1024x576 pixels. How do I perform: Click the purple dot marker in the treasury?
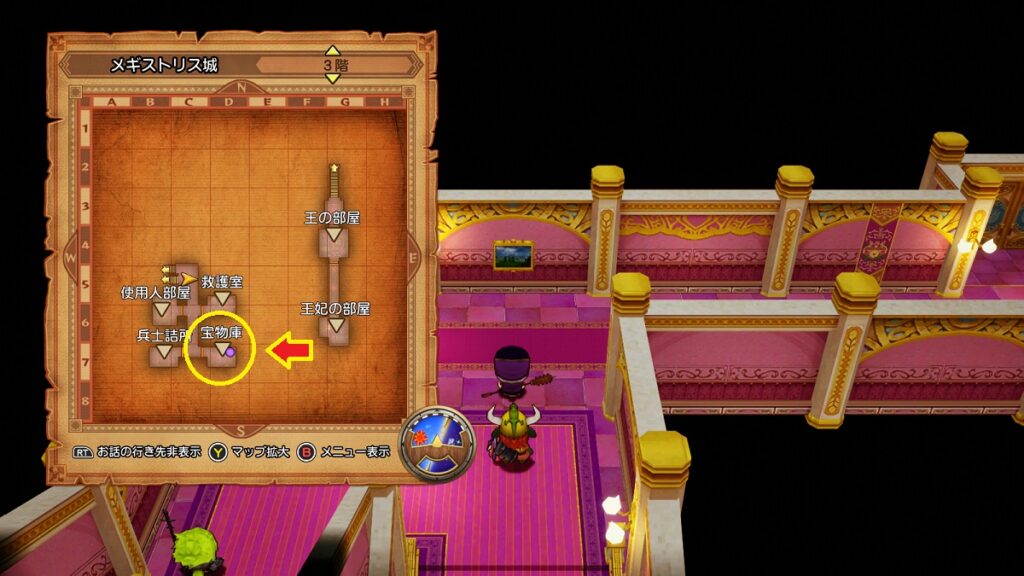tap(231, 352)
